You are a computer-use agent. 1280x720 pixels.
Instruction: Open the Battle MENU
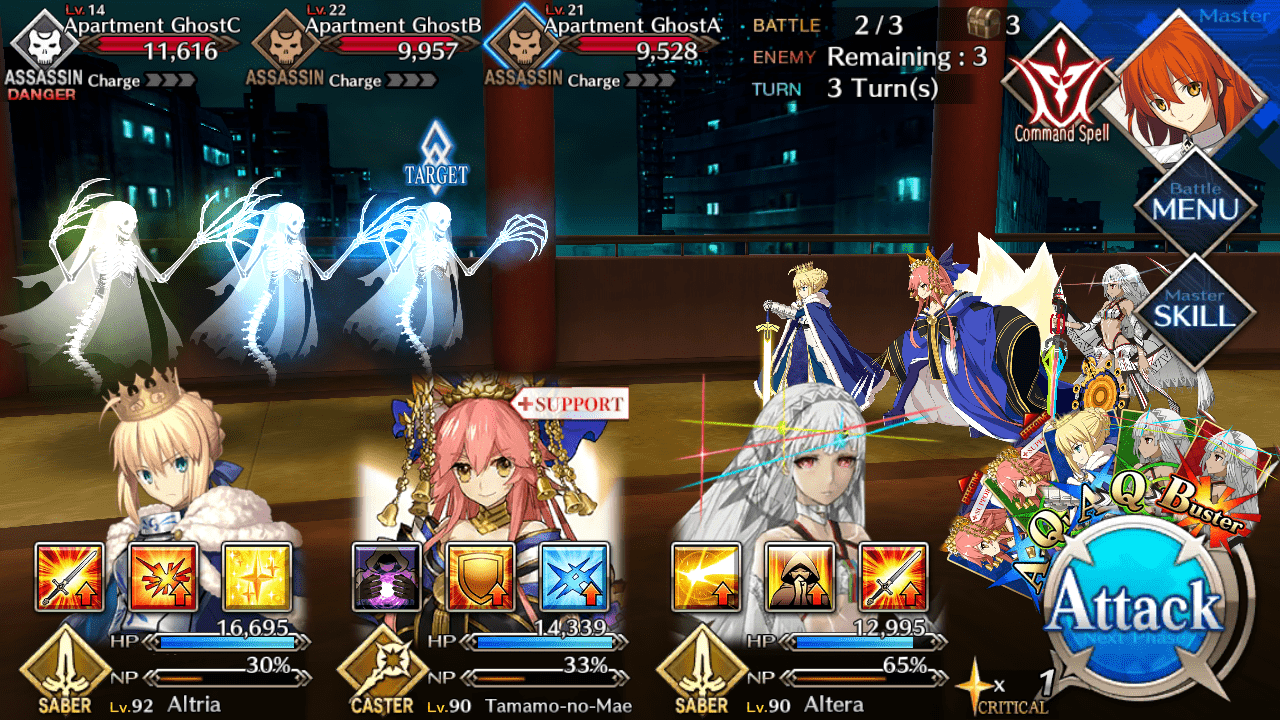click(1195, 203)
